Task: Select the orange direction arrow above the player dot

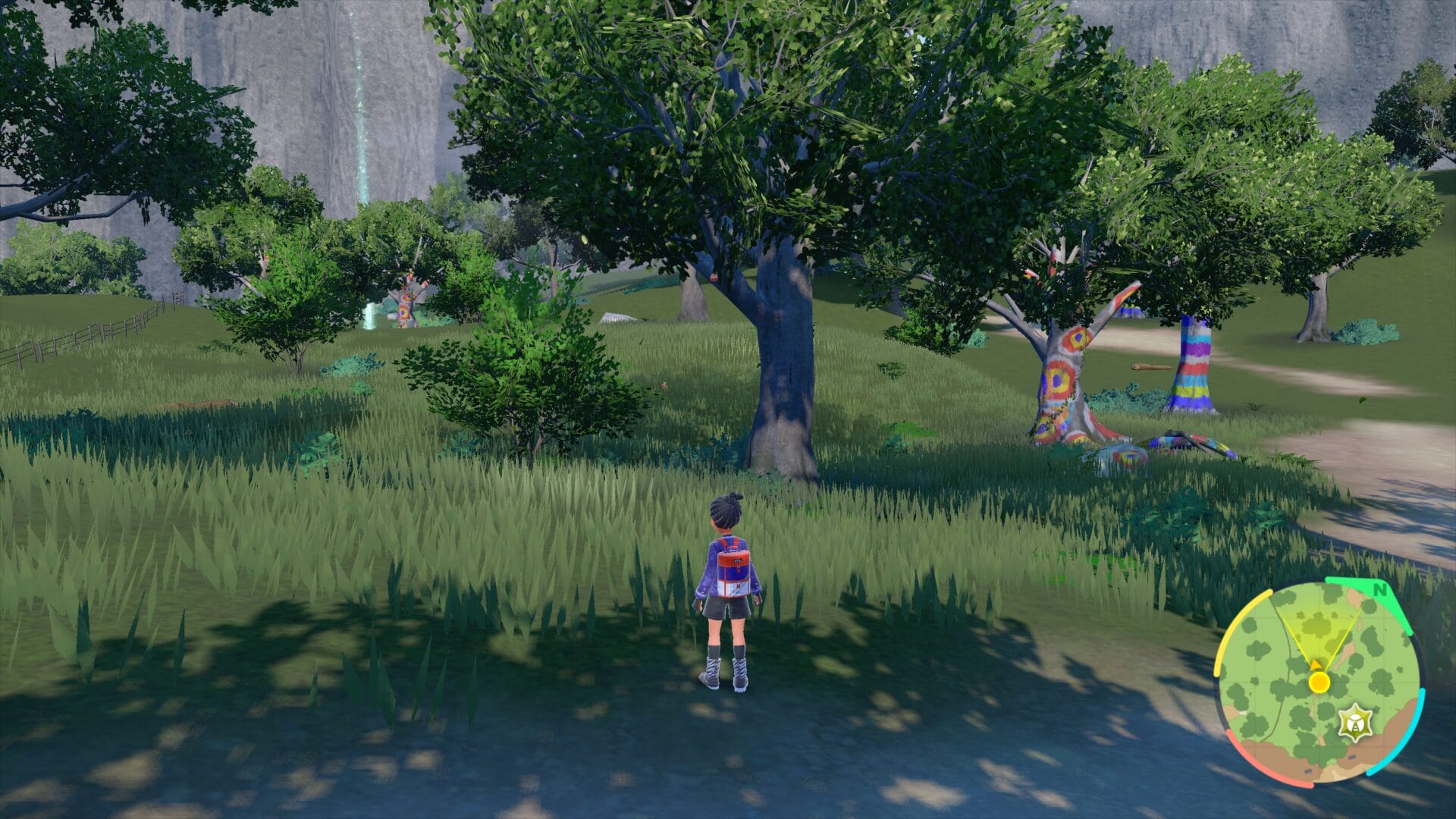Action: click(1316, 664)
